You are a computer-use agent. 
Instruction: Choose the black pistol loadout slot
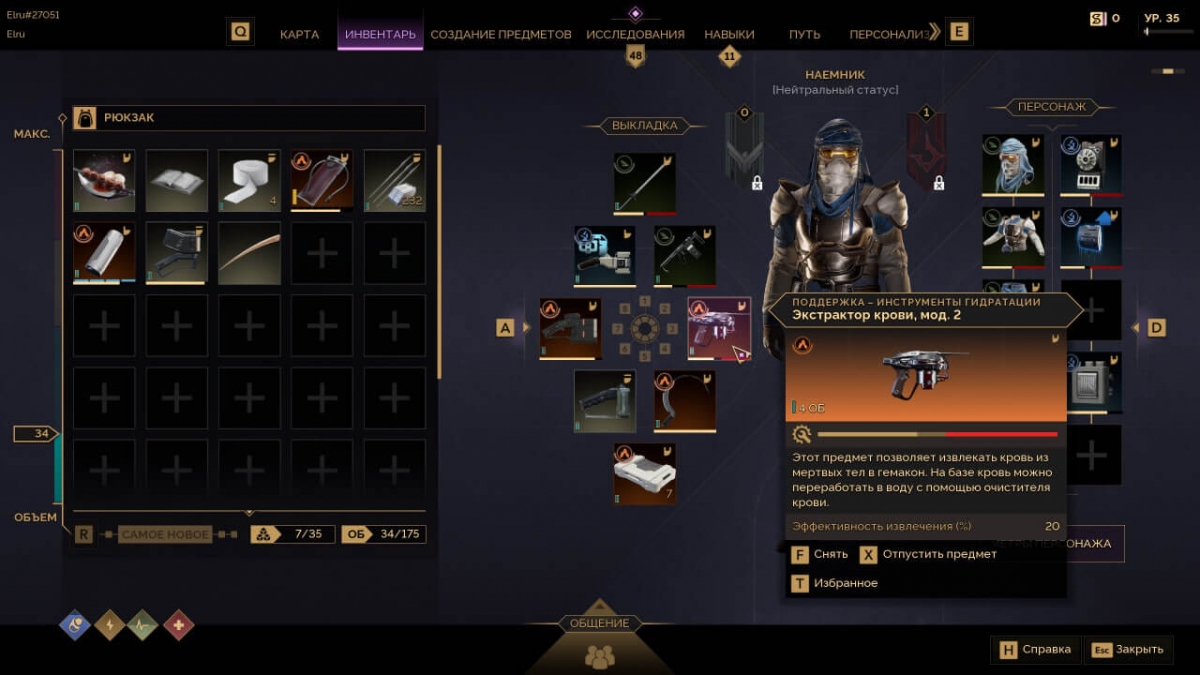[685, 256]
